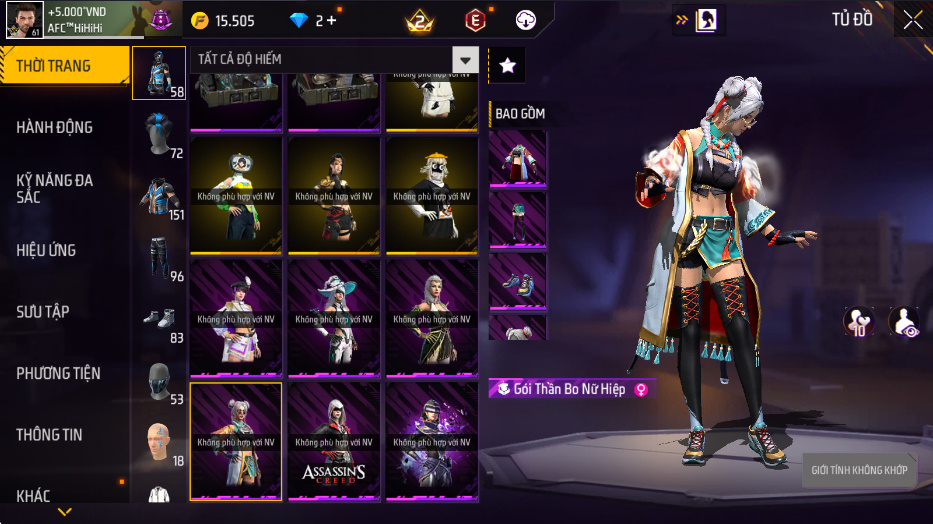The width and height of the screenshot is (933, 524).
Task: Open the Hiệu Ứng category
Action: tap(64, 250)
